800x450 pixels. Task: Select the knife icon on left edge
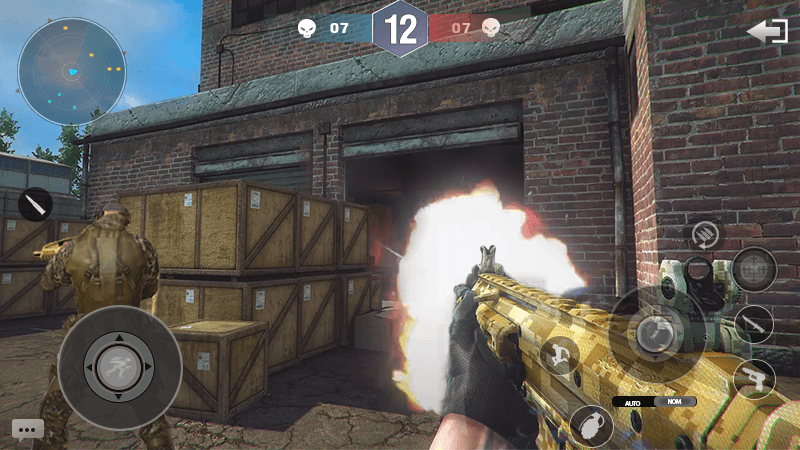point(36,204)
